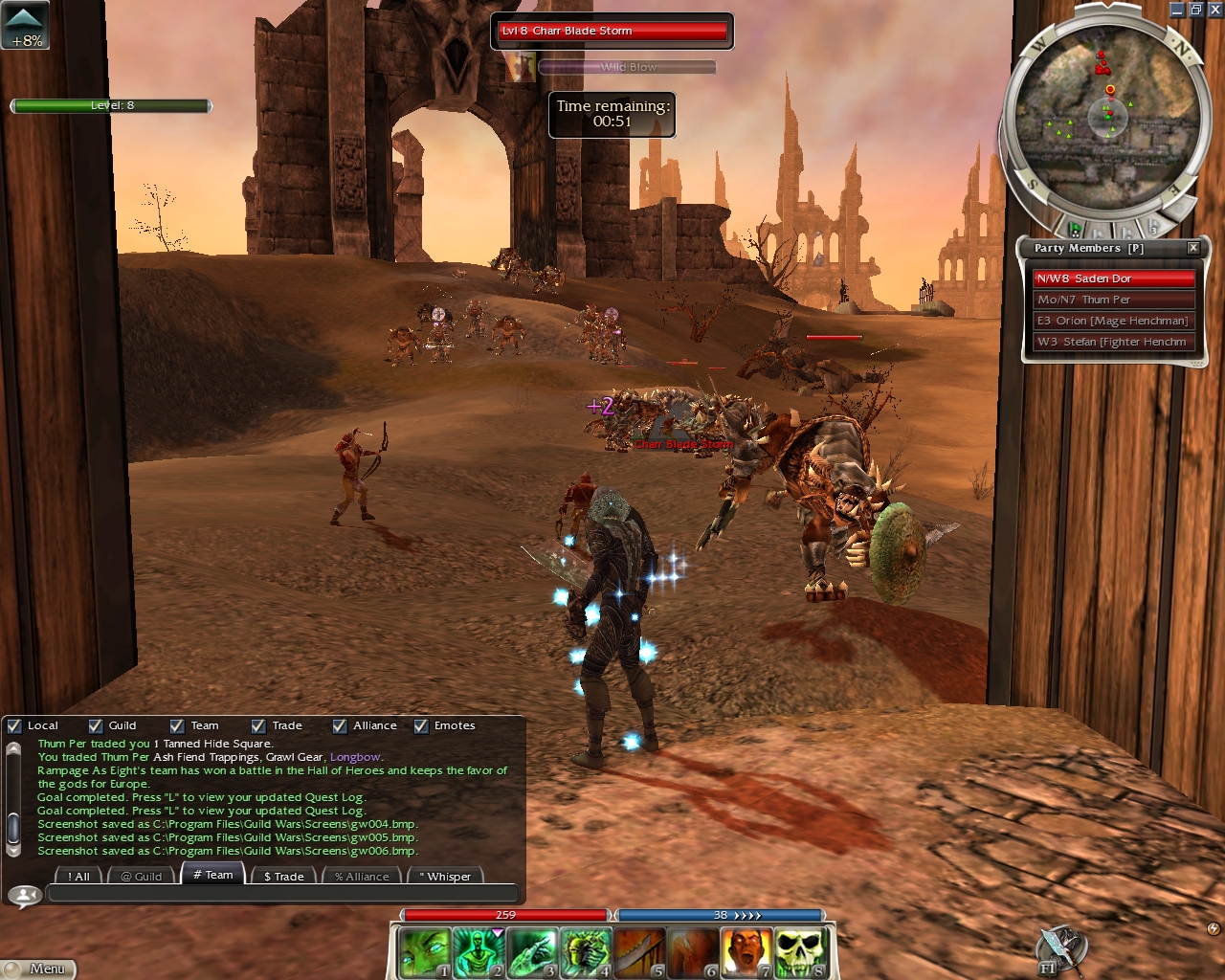1225x980 pixels.
Task: Select Stefan the Fighter Henchman
Action: [1114, 342]
